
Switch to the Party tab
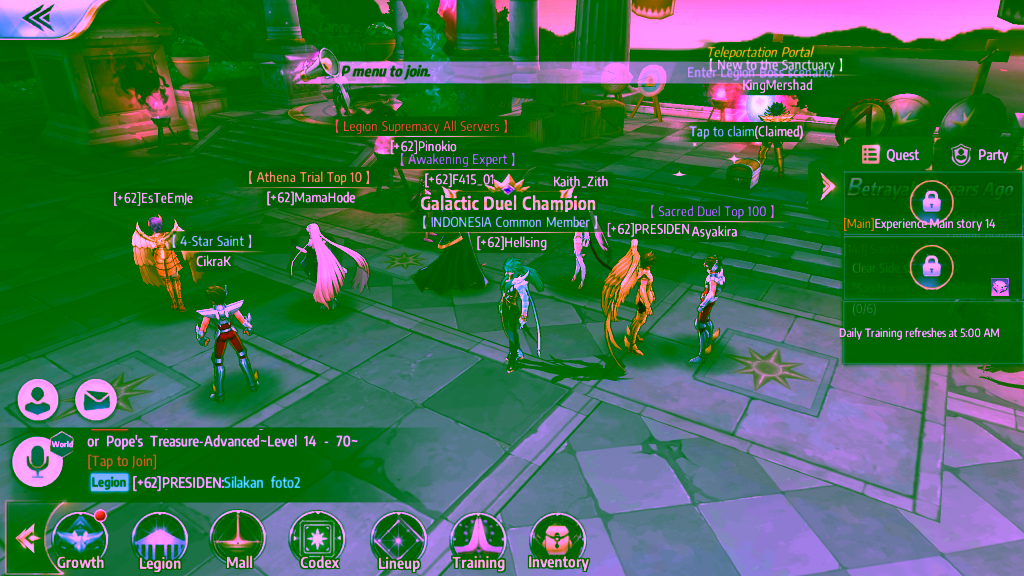click(979, 155)
